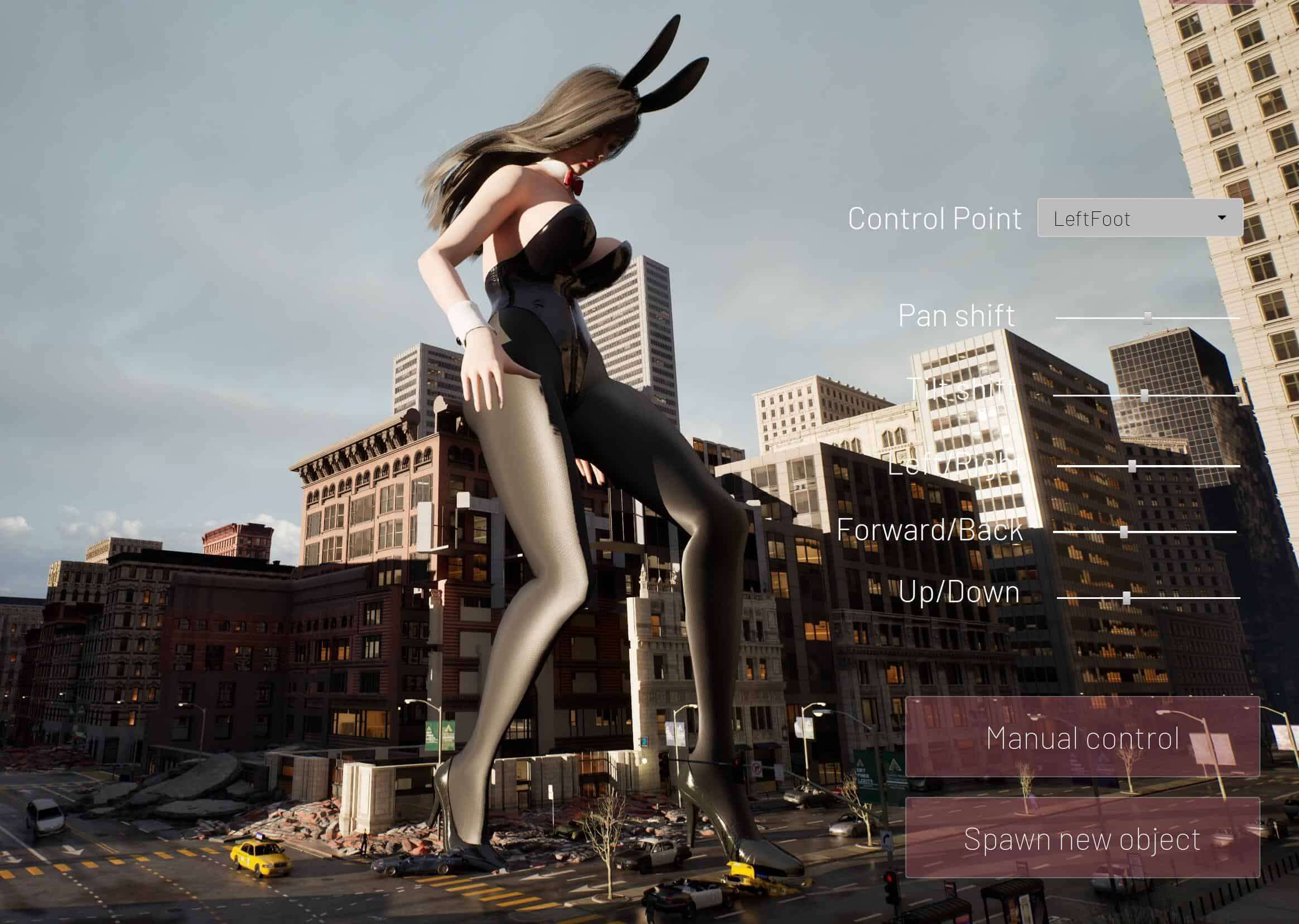Image resolution: width=1299 pixels, height=924 pixels.
Task: Click the Left/Right slider handle
Action: (1132, 467)
